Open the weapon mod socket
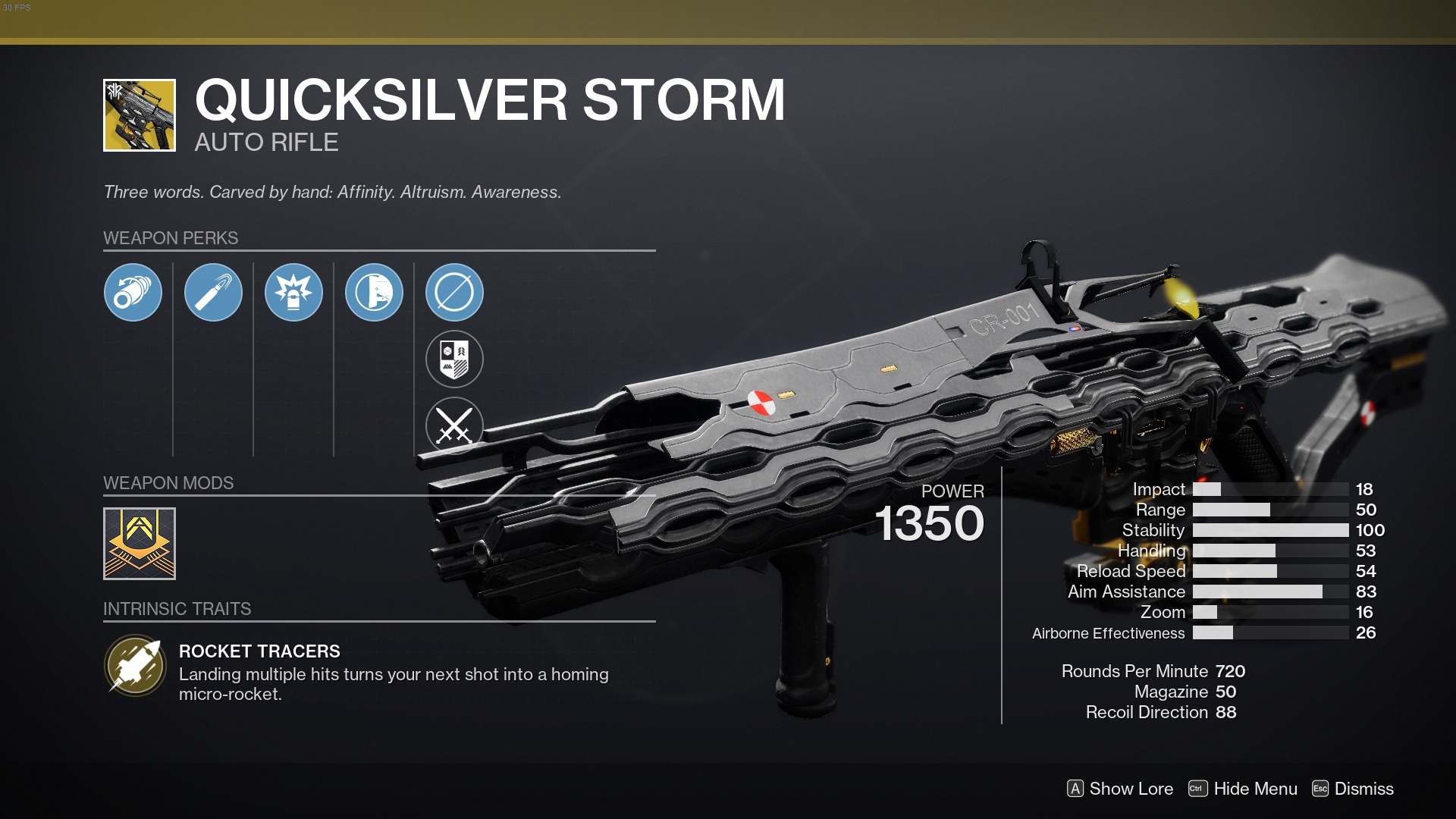 (139, 543)
